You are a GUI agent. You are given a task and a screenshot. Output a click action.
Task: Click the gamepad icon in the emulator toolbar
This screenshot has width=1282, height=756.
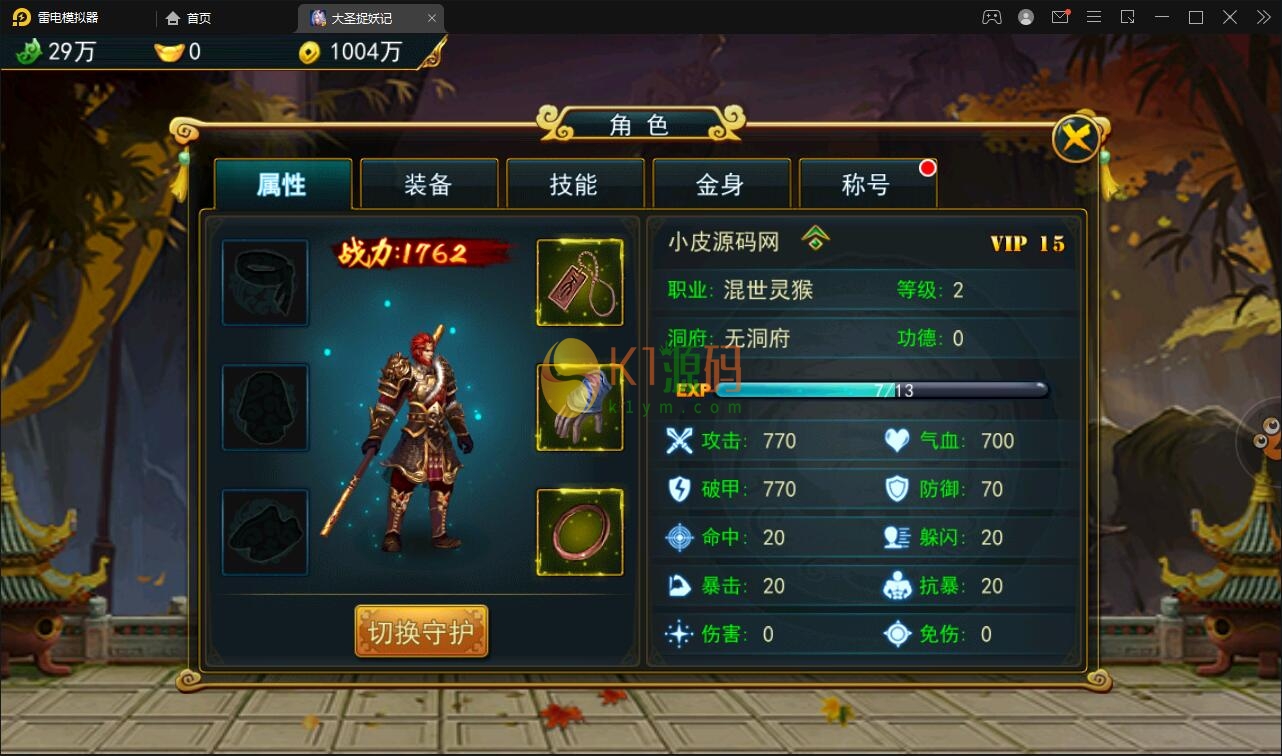(991, 16)
